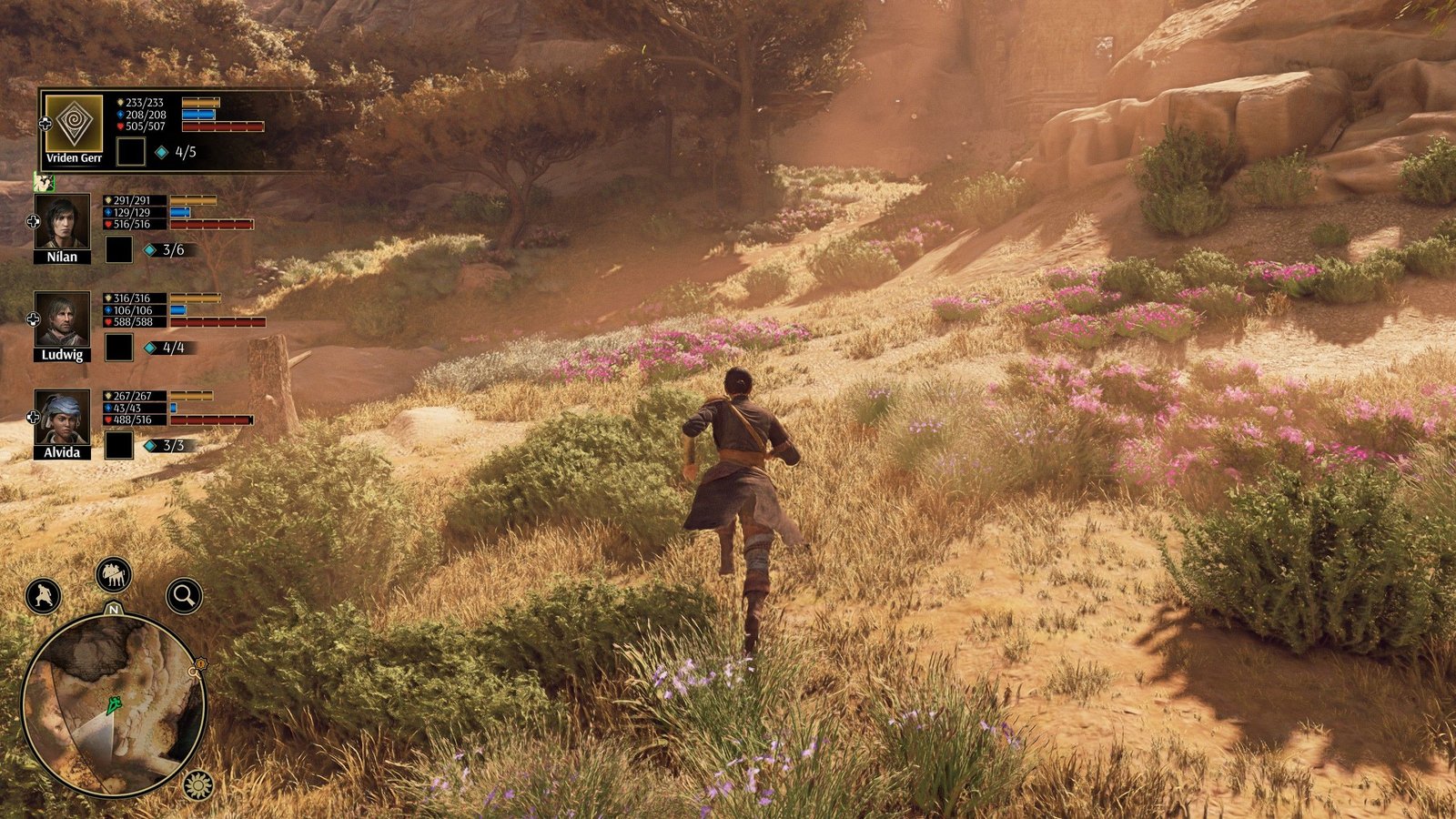This screenshot has width=1456, height=819.
Task: Click the plus cross beside Ludwig's portrait
Action: click(x=34, y=319)
